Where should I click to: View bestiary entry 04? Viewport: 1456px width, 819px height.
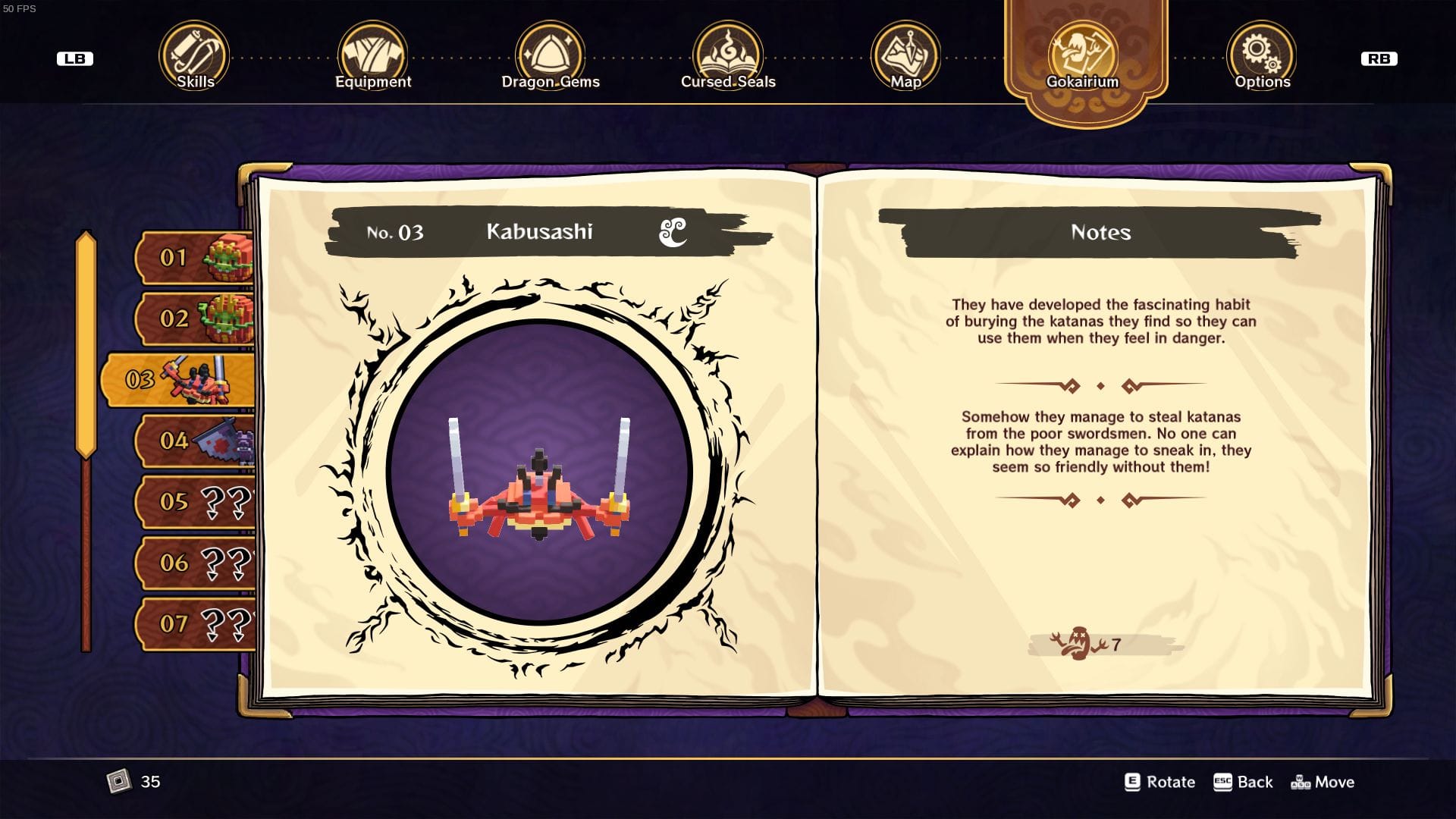pyautogui.click(x=196, y=441)
